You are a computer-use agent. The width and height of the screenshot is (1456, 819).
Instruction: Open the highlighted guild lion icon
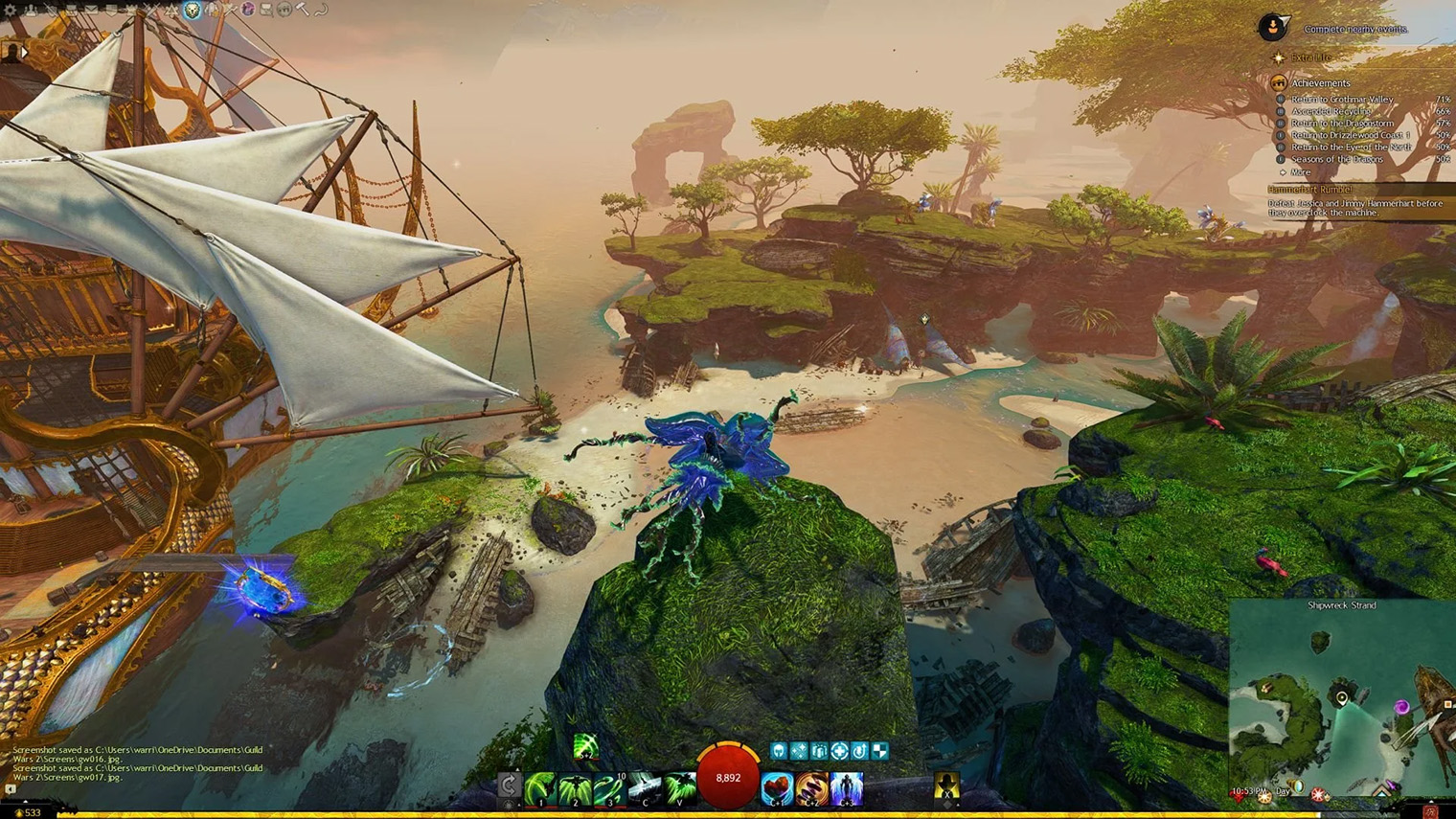pyautogui.click(x=191, y=10)
